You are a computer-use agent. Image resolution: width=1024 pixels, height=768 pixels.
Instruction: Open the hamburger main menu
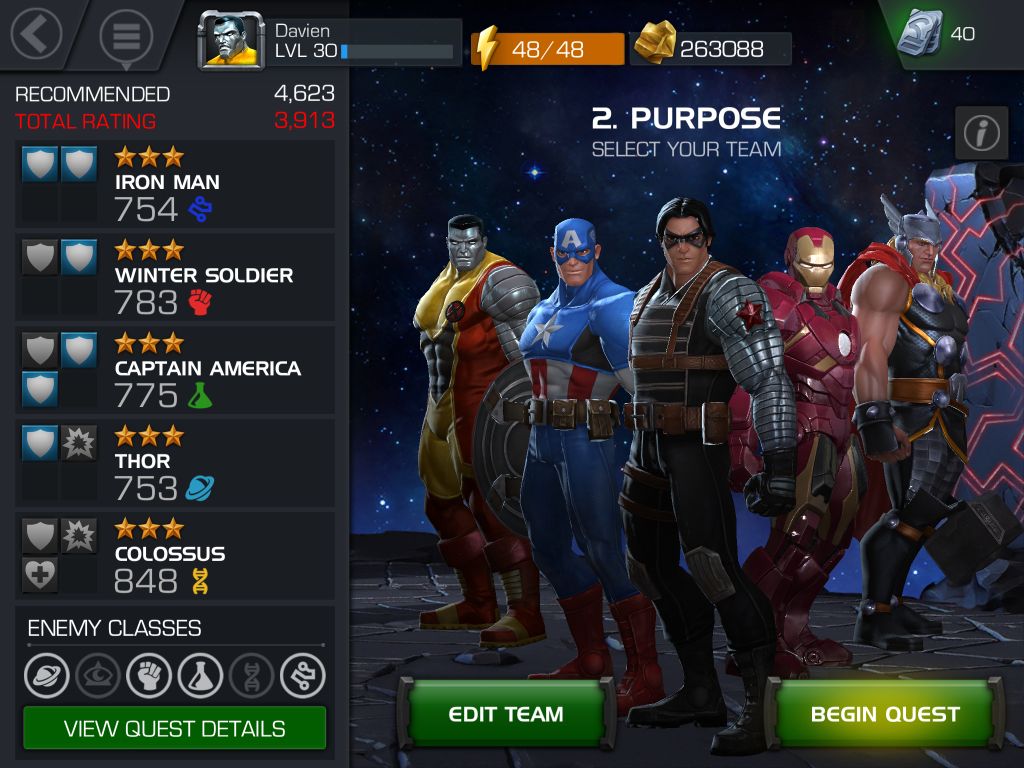126,37
